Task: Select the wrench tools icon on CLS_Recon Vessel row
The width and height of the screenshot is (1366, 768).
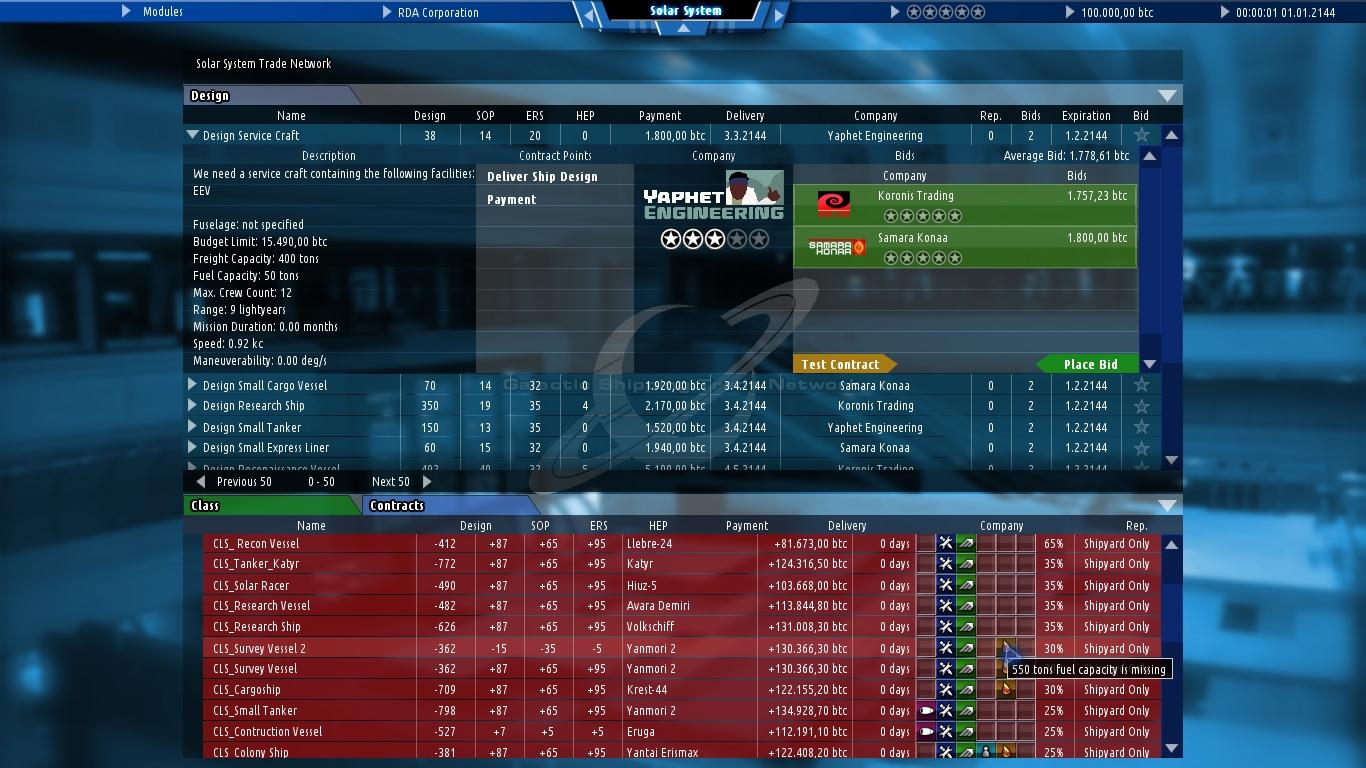Action: click(x=945, y=543)
